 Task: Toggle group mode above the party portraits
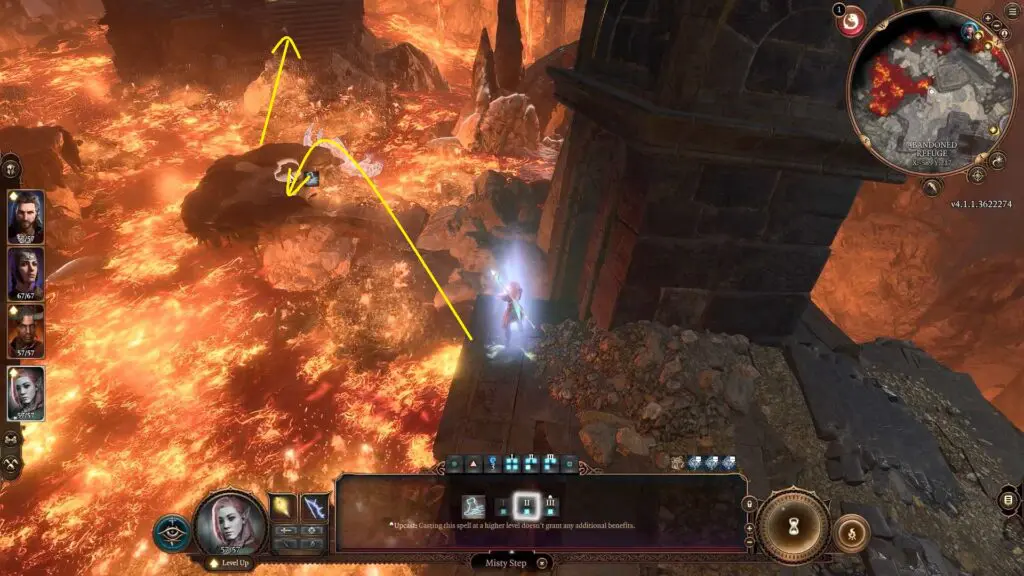click(12, 166)
